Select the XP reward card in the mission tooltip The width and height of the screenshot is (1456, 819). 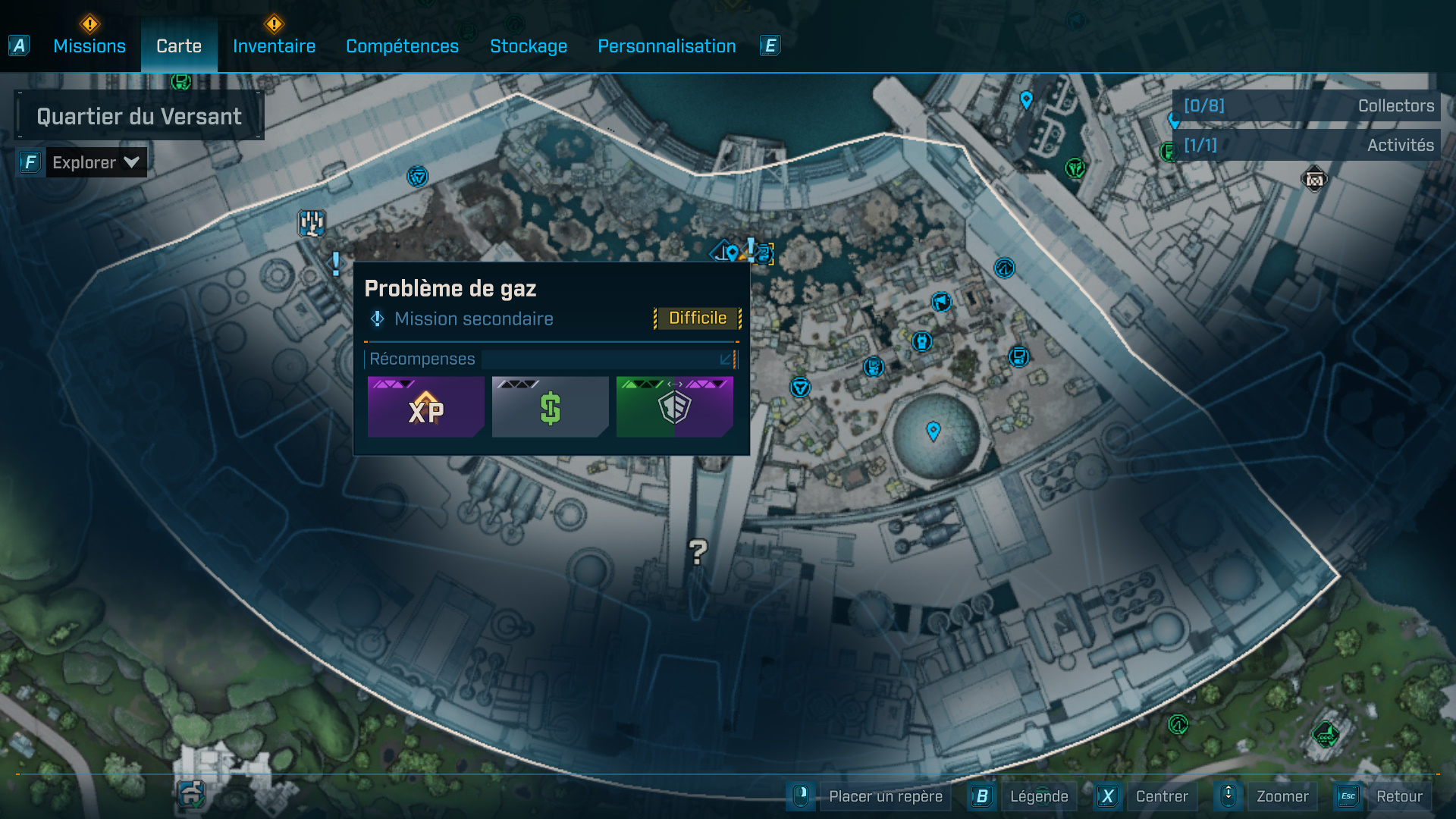(426, 407)
